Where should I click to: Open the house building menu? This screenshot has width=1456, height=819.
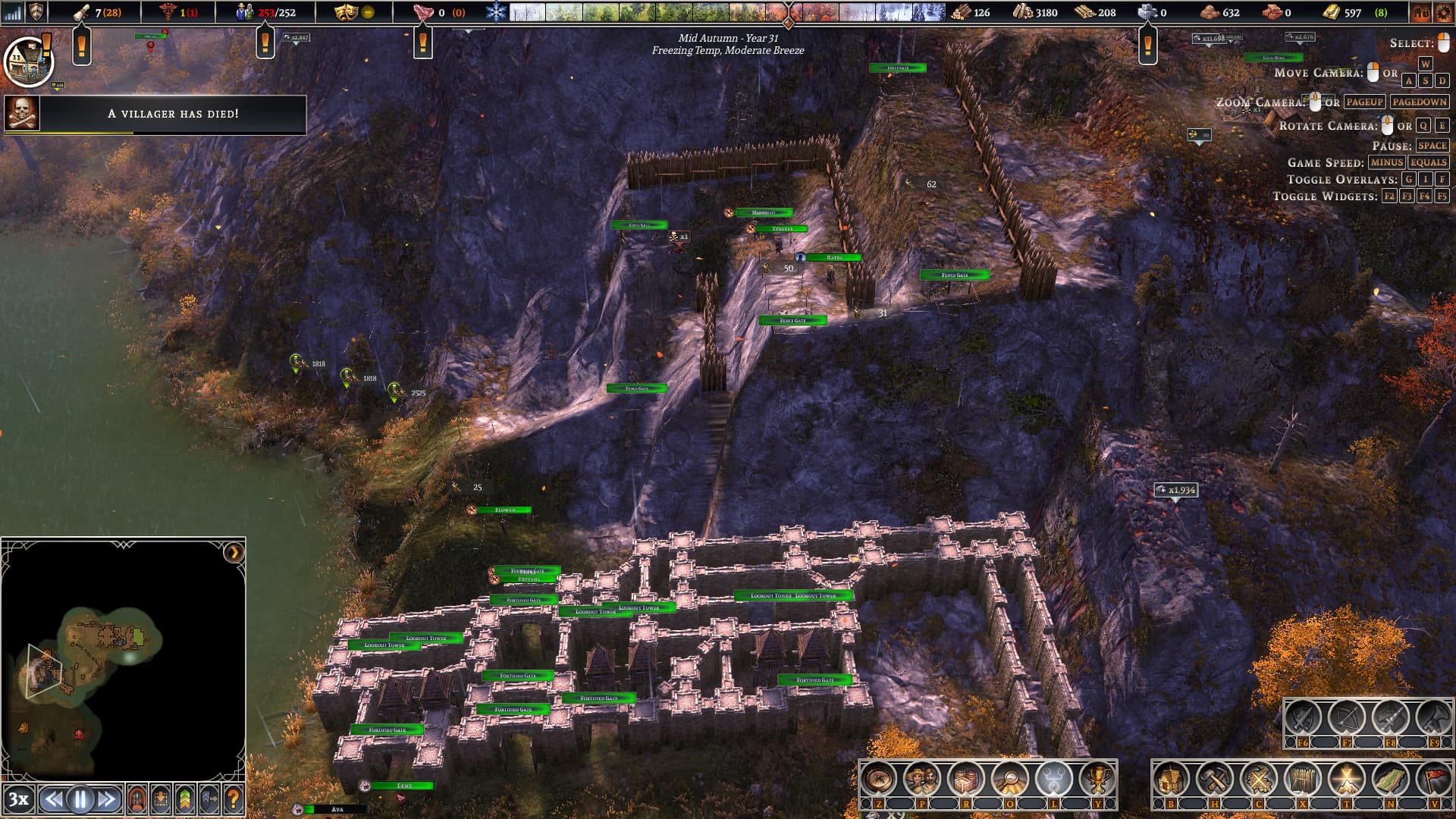coord(1171,779)
